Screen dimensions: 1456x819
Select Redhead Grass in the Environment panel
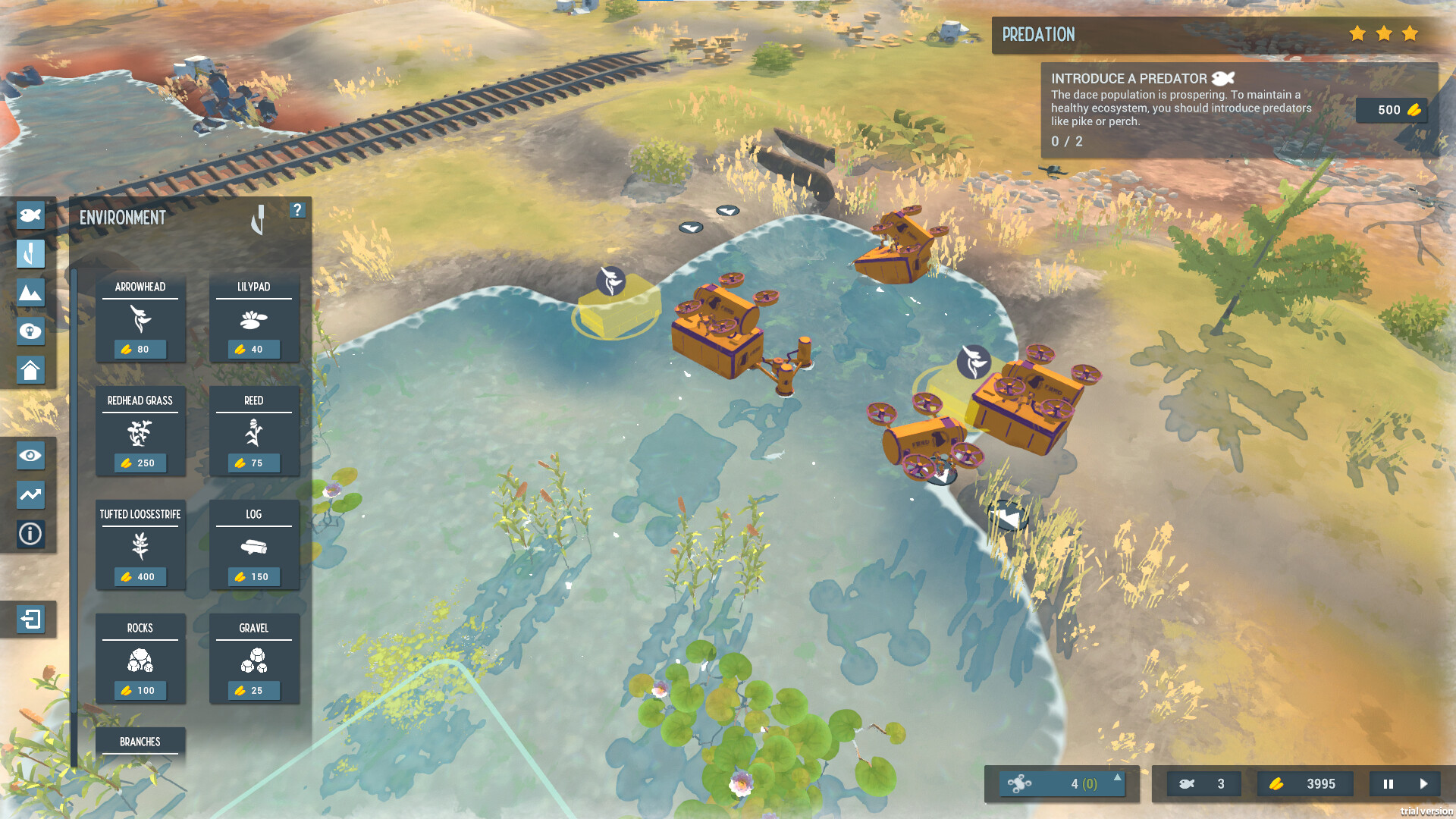pos(140,432)
